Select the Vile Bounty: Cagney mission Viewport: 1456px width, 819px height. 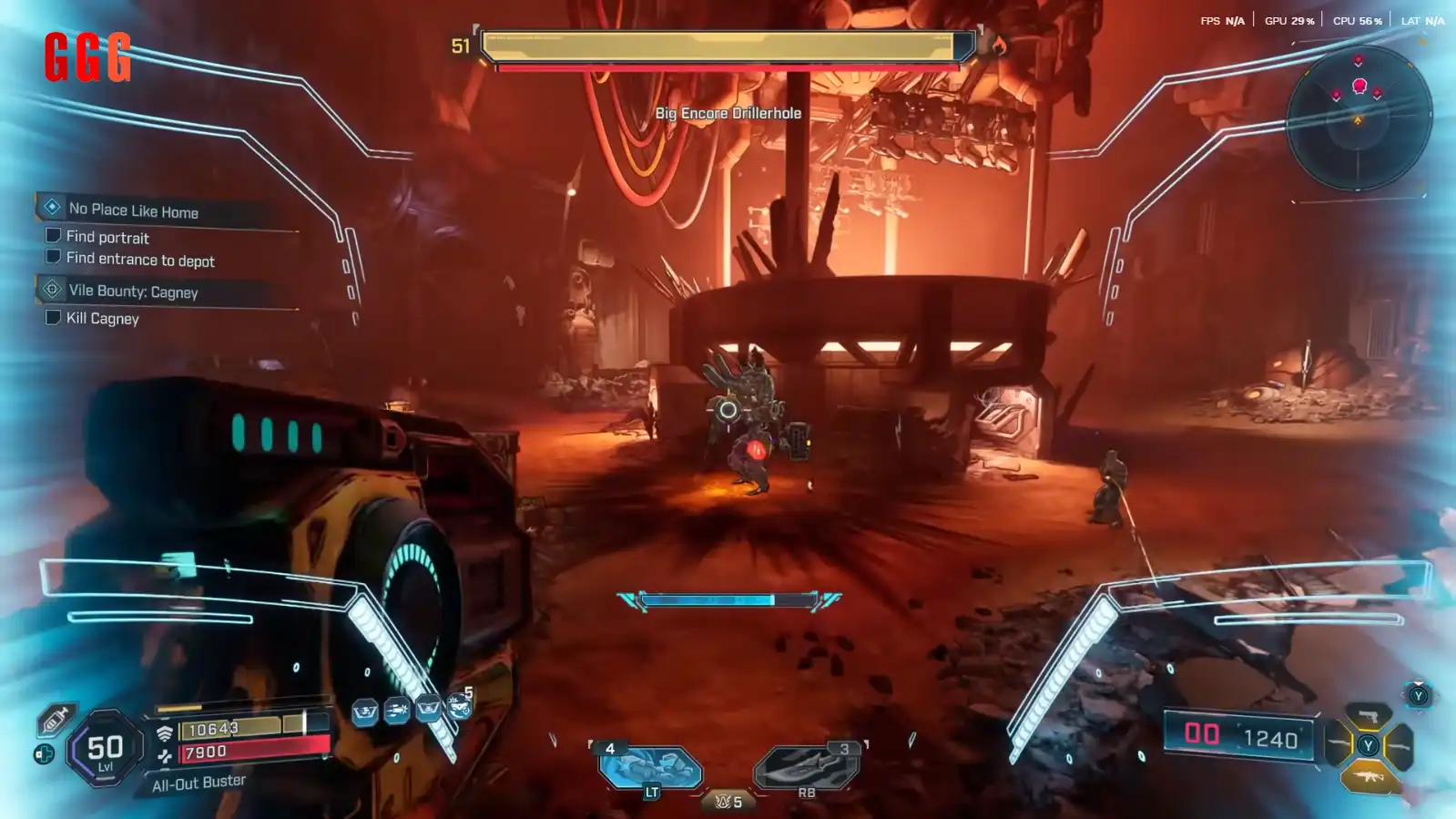133,292
